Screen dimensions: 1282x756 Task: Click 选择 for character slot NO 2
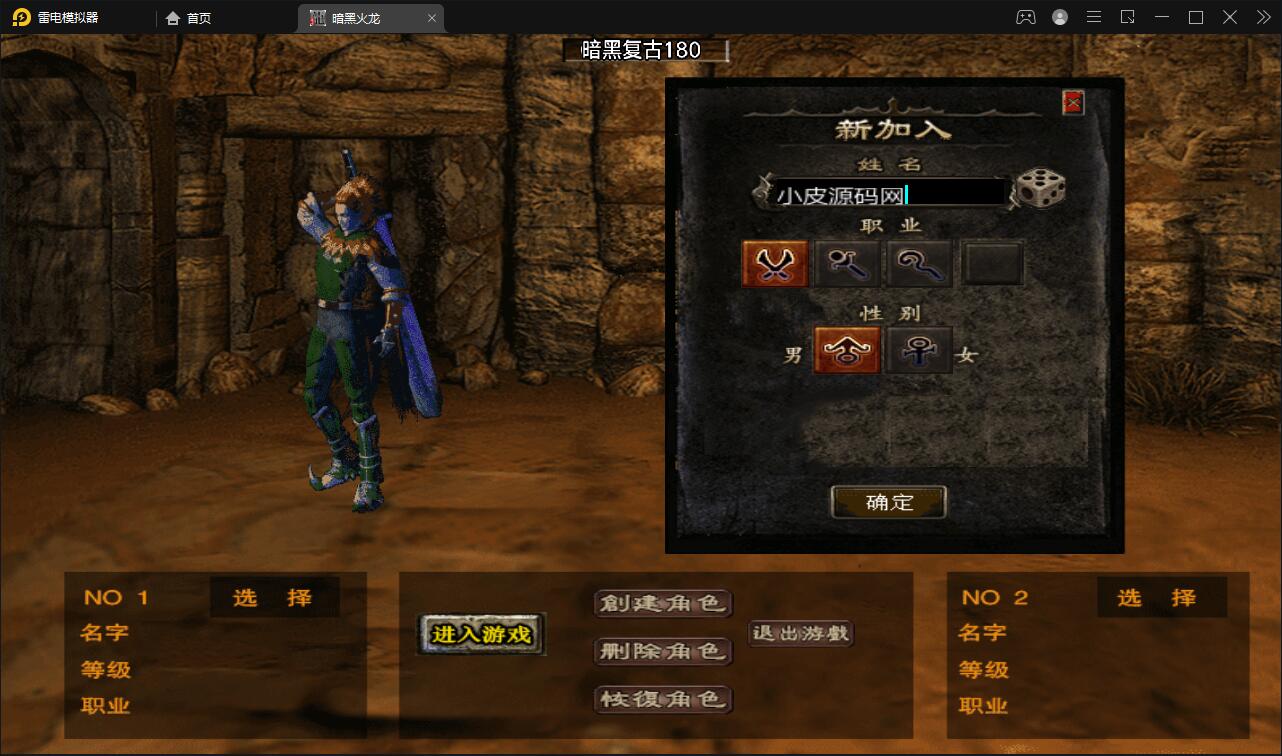pos(1162,597)
